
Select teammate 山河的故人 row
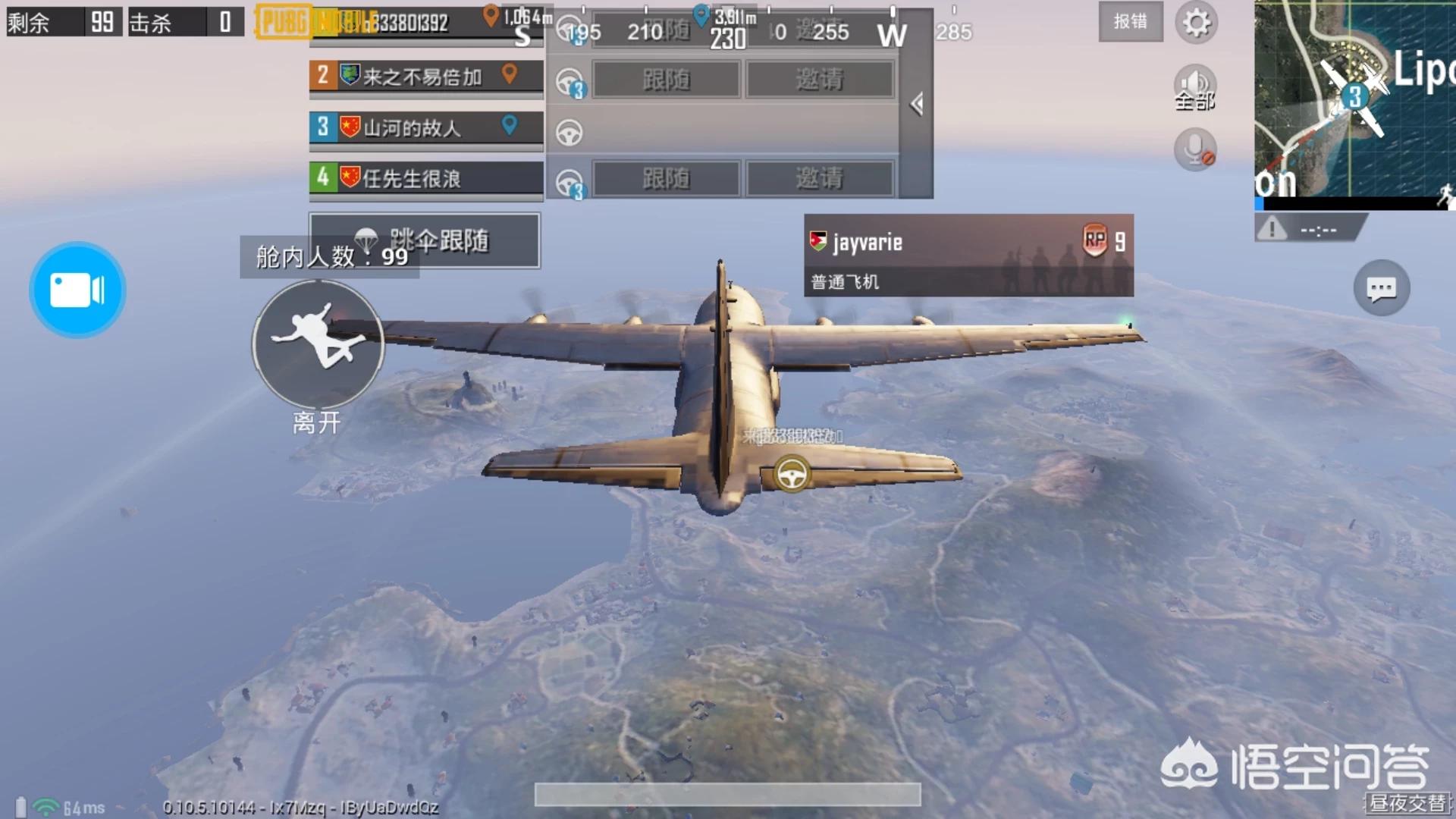[x=425, y=127]
